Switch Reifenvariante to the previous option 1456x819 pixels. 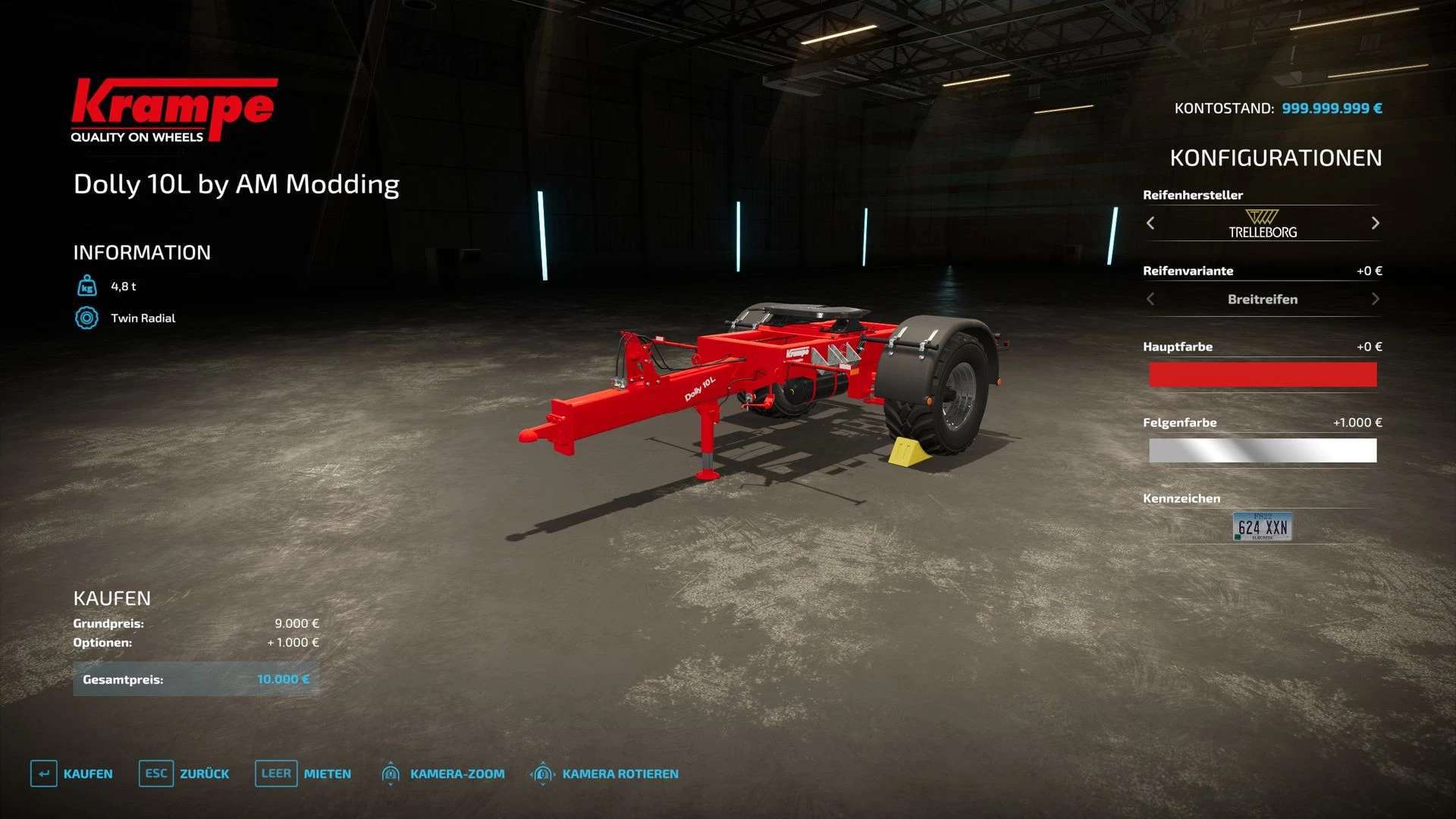(1150, 300)
